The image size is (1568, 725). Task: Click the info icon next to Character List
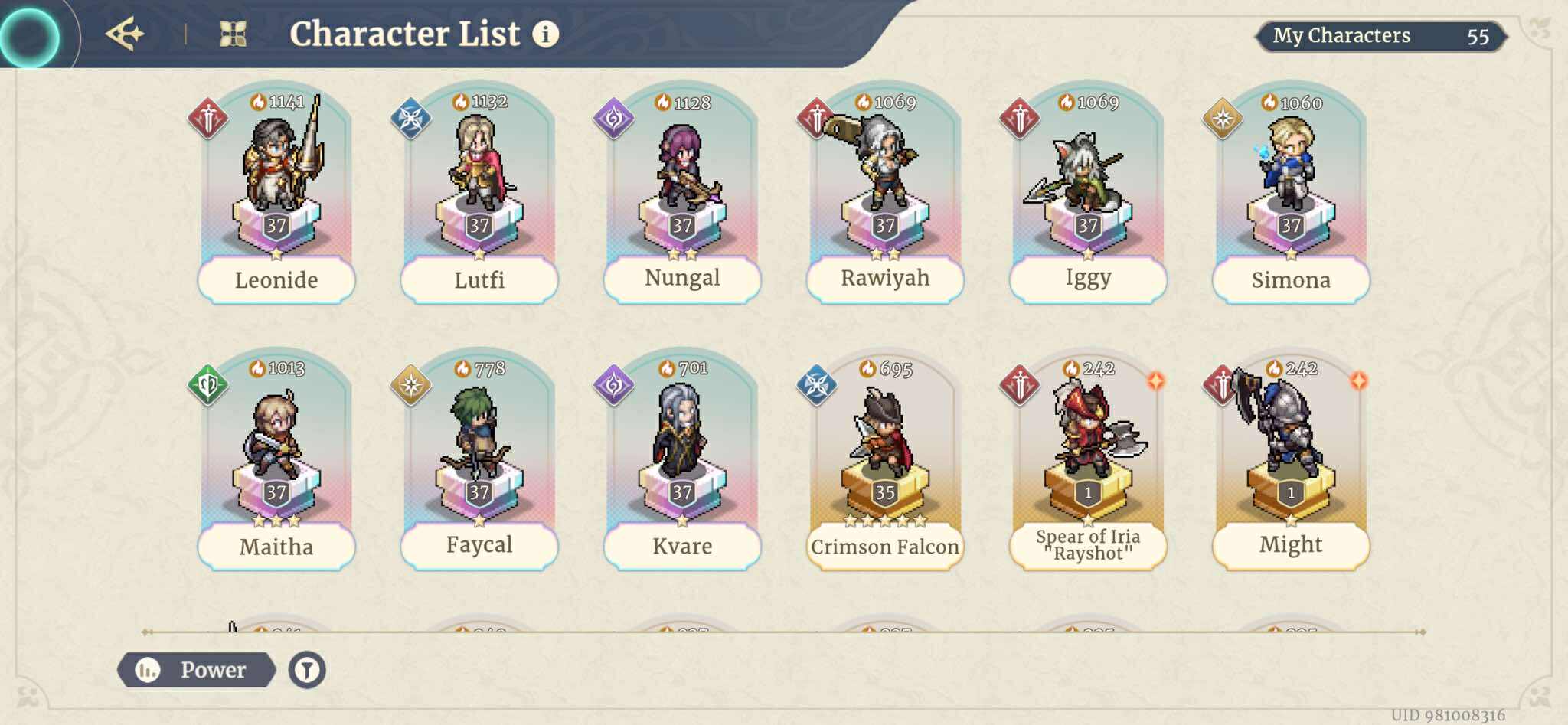click(x=545, y=34)
